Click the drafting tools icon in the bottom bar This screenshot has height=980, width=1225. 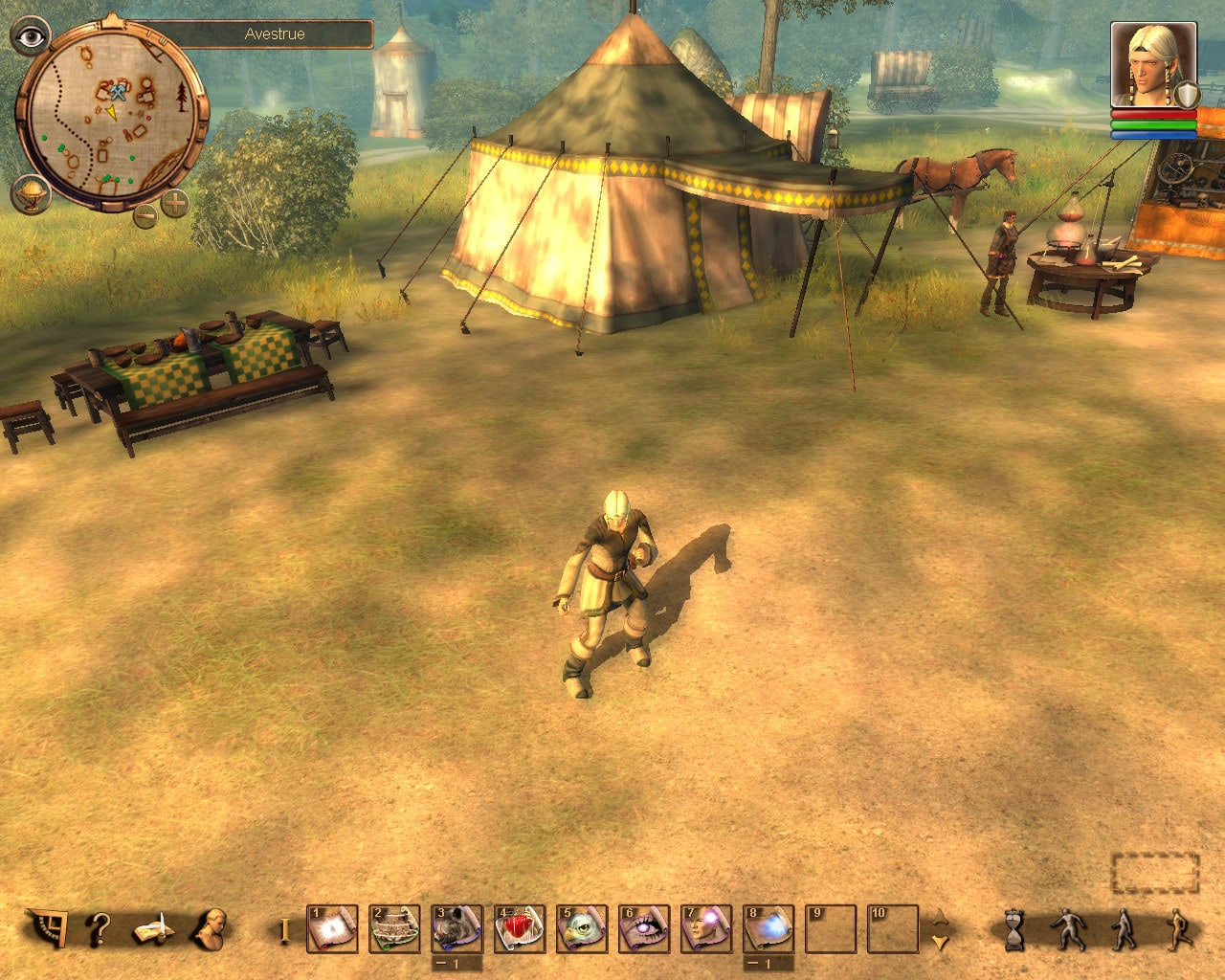(46, 927)
